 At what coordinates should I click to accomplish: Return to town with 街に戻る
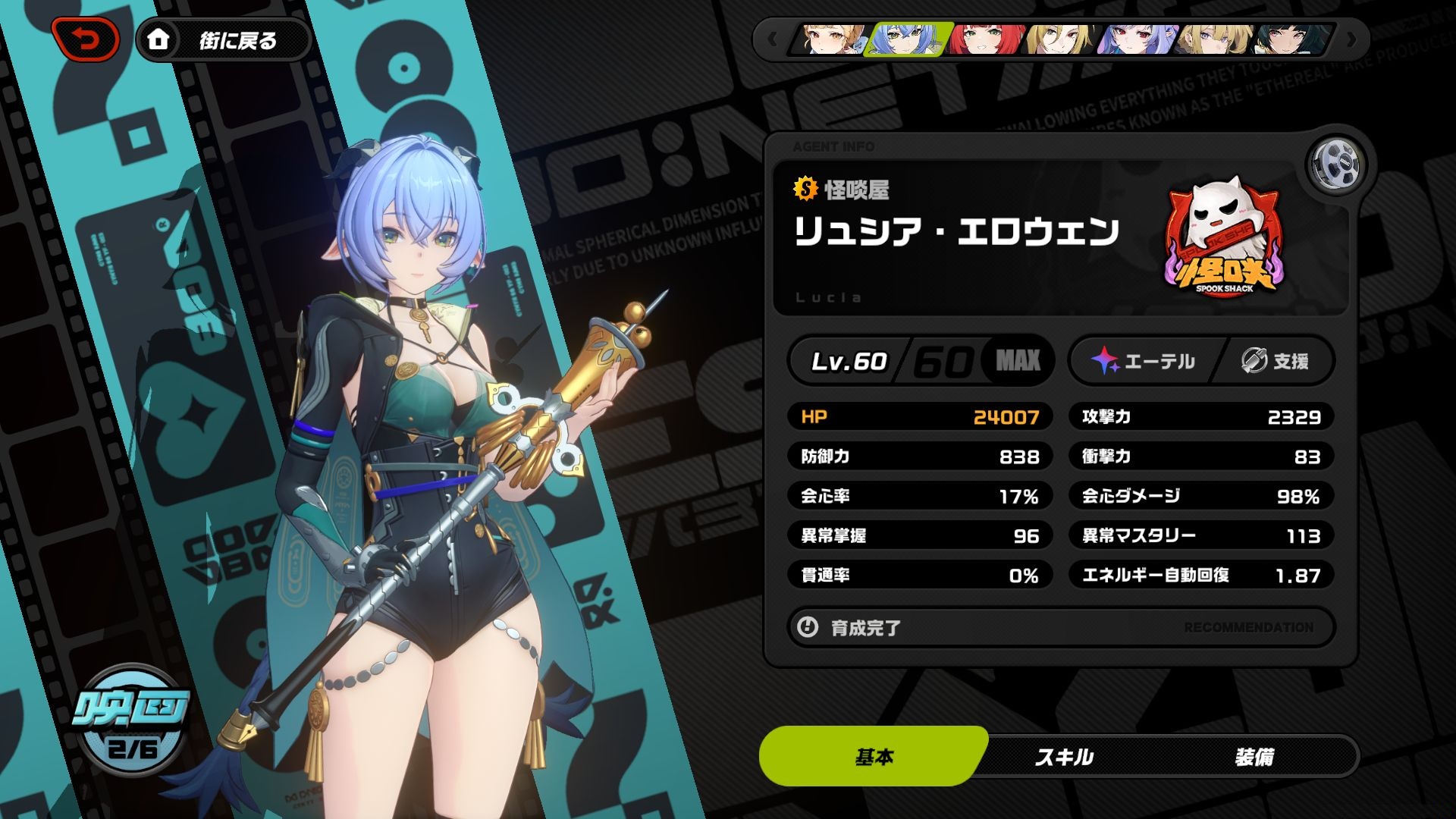(x=223, y=39)
